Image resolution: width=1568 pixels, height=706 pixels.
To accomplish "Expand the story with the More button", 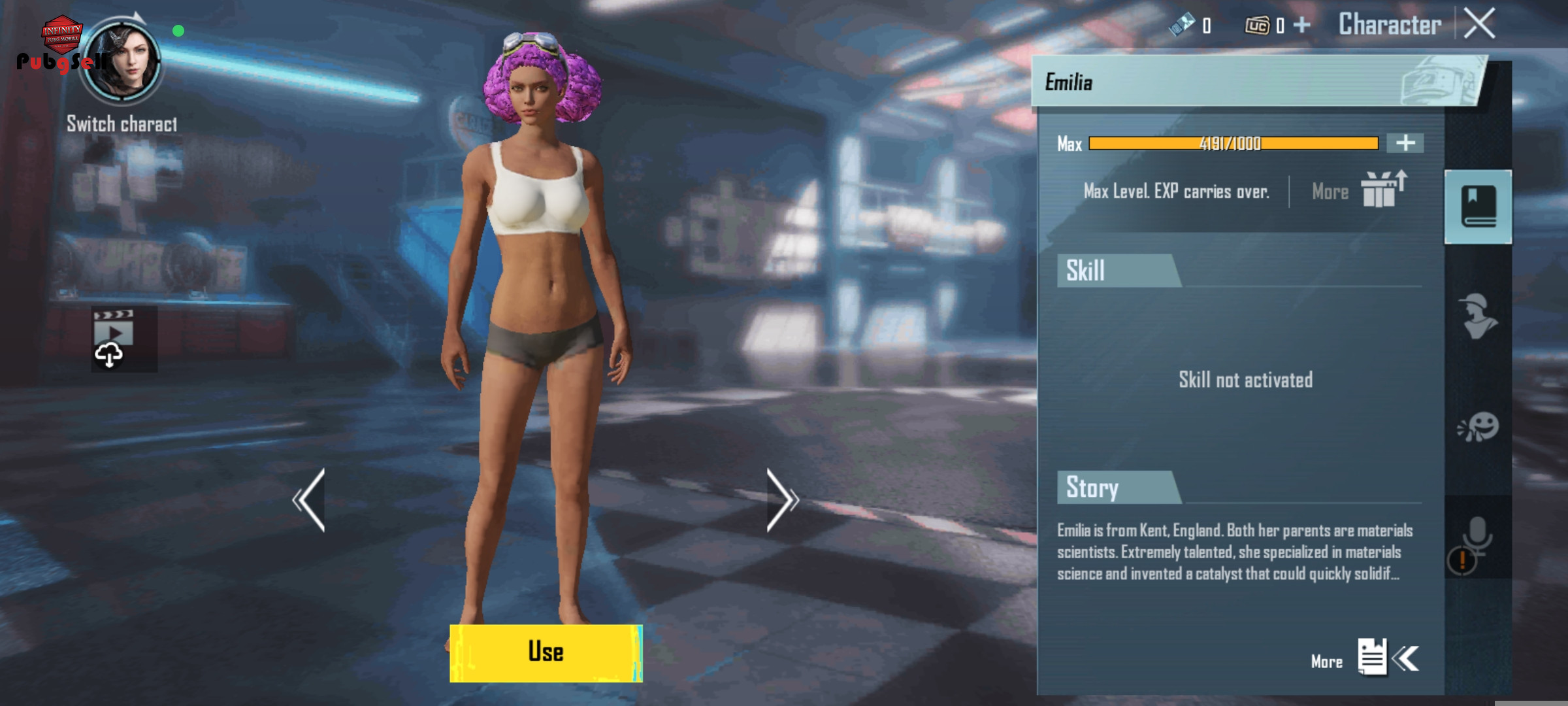I will [x=1371, y=658].
